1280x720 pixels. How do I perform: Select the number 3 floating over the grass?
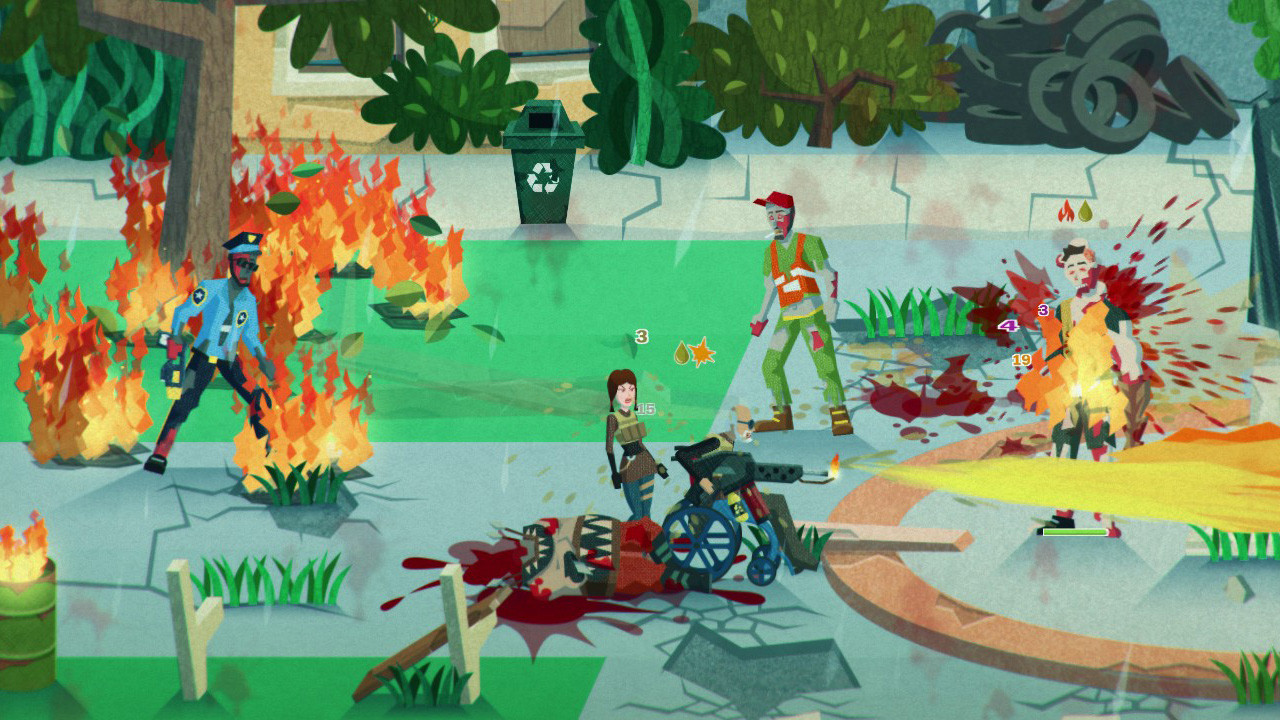coord(642,337)
